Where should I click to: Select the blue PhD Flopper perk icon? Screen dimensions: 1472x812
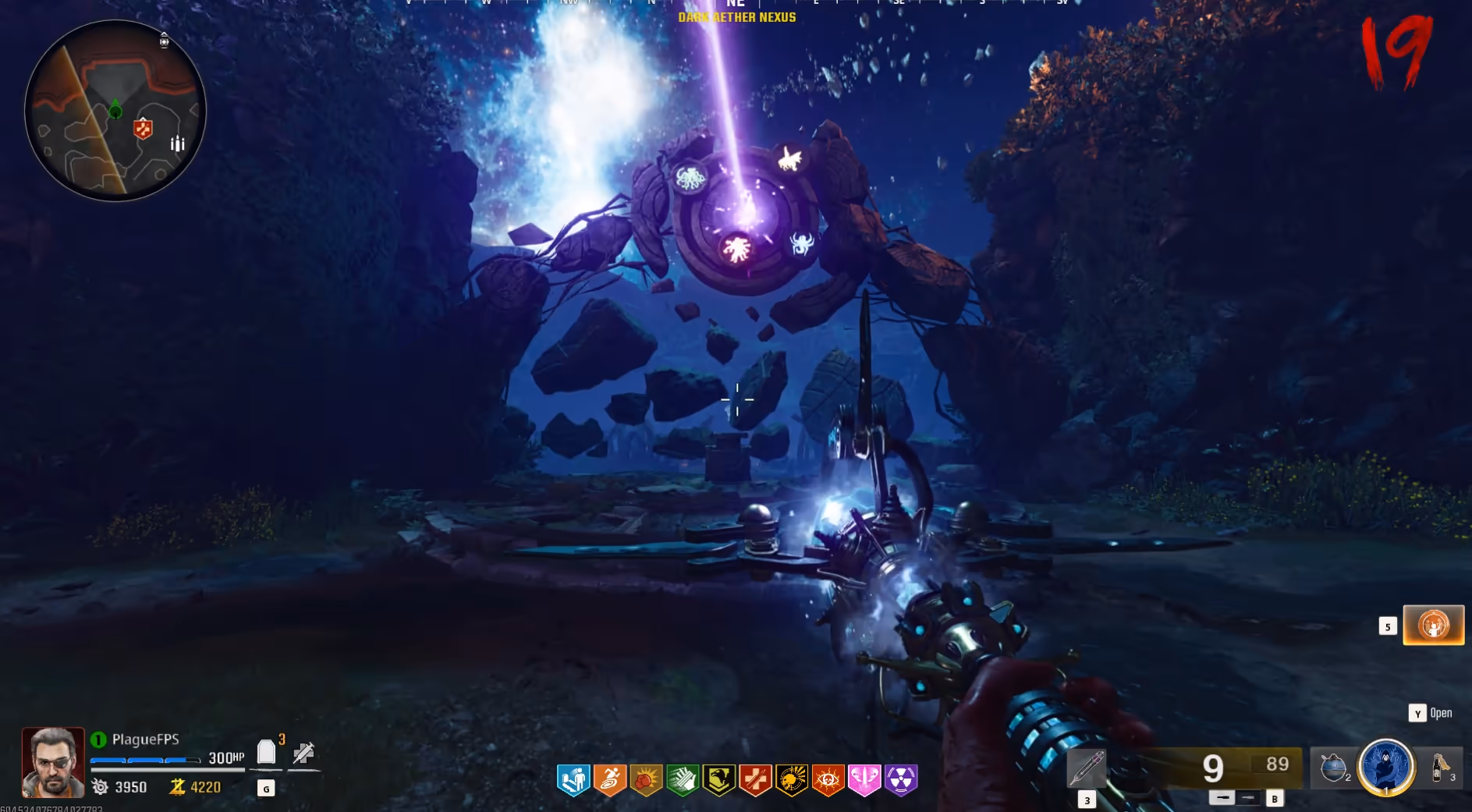(573, 779)
